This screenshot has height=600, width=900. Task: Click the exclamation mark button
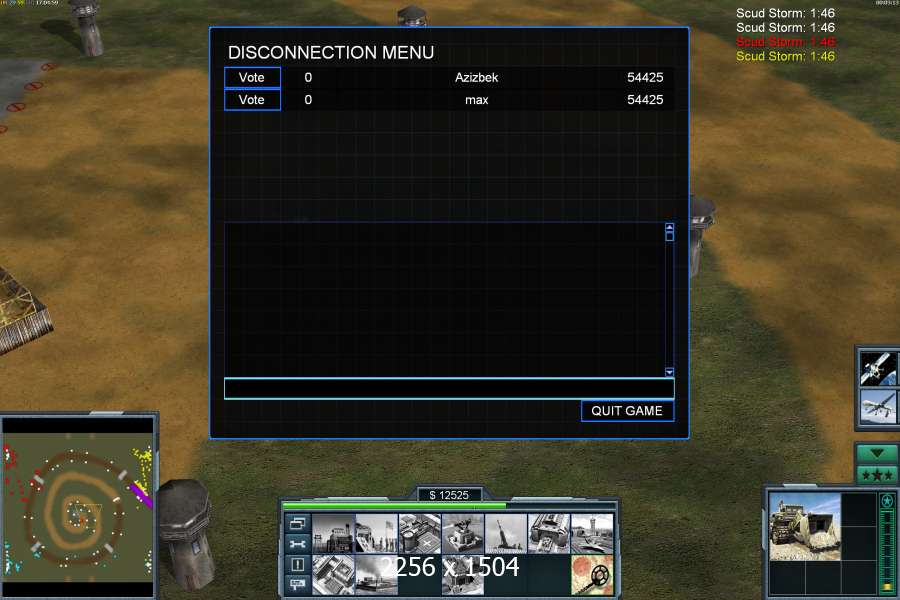pos(297,564)
